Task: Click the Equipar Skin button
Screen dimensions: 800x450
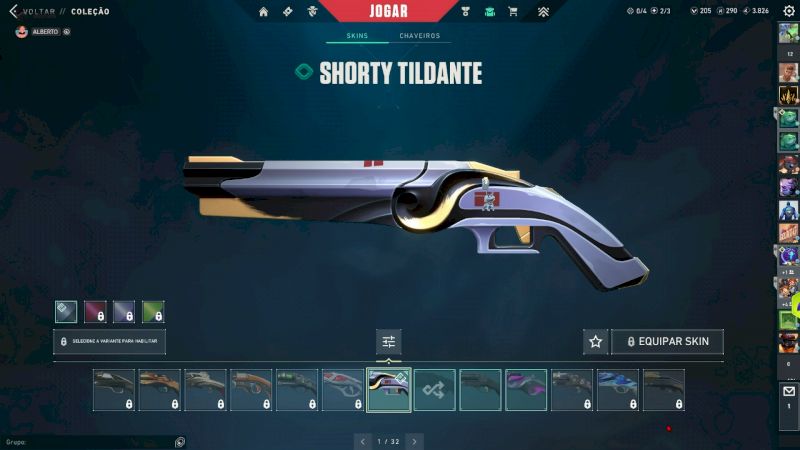Action: (x=667, y=342)
